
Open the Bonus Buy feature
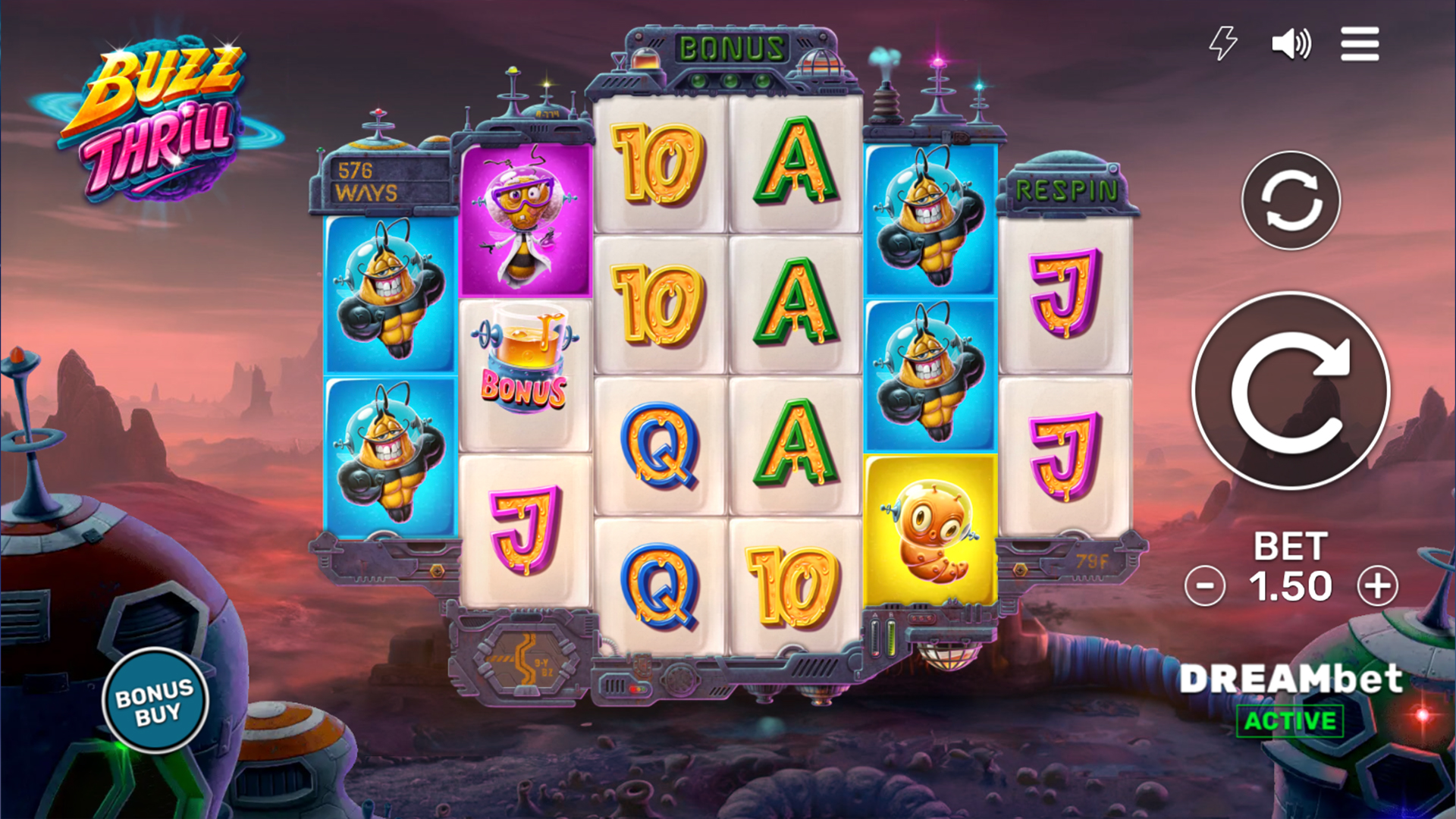coord(155,701)
